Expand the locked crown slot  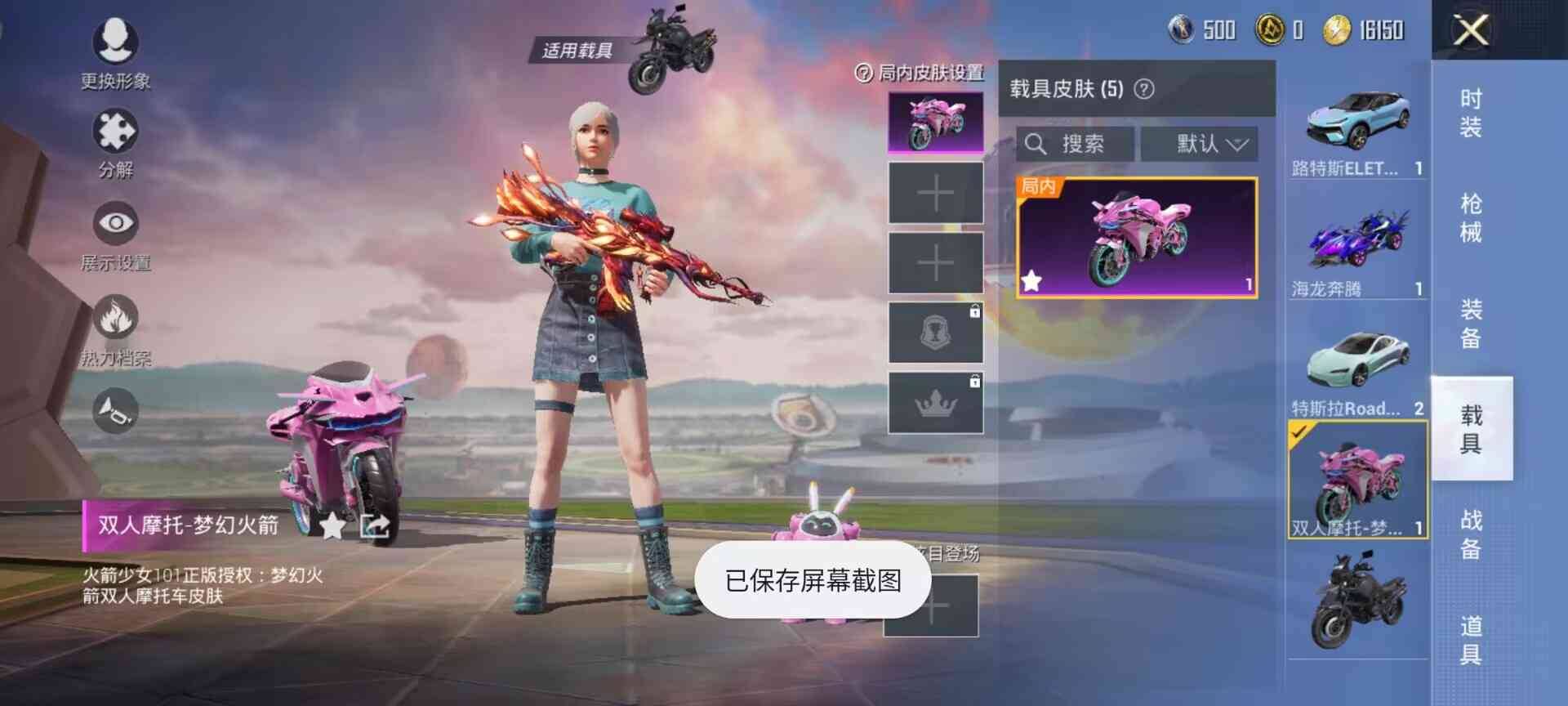click(x=934, y=401)
